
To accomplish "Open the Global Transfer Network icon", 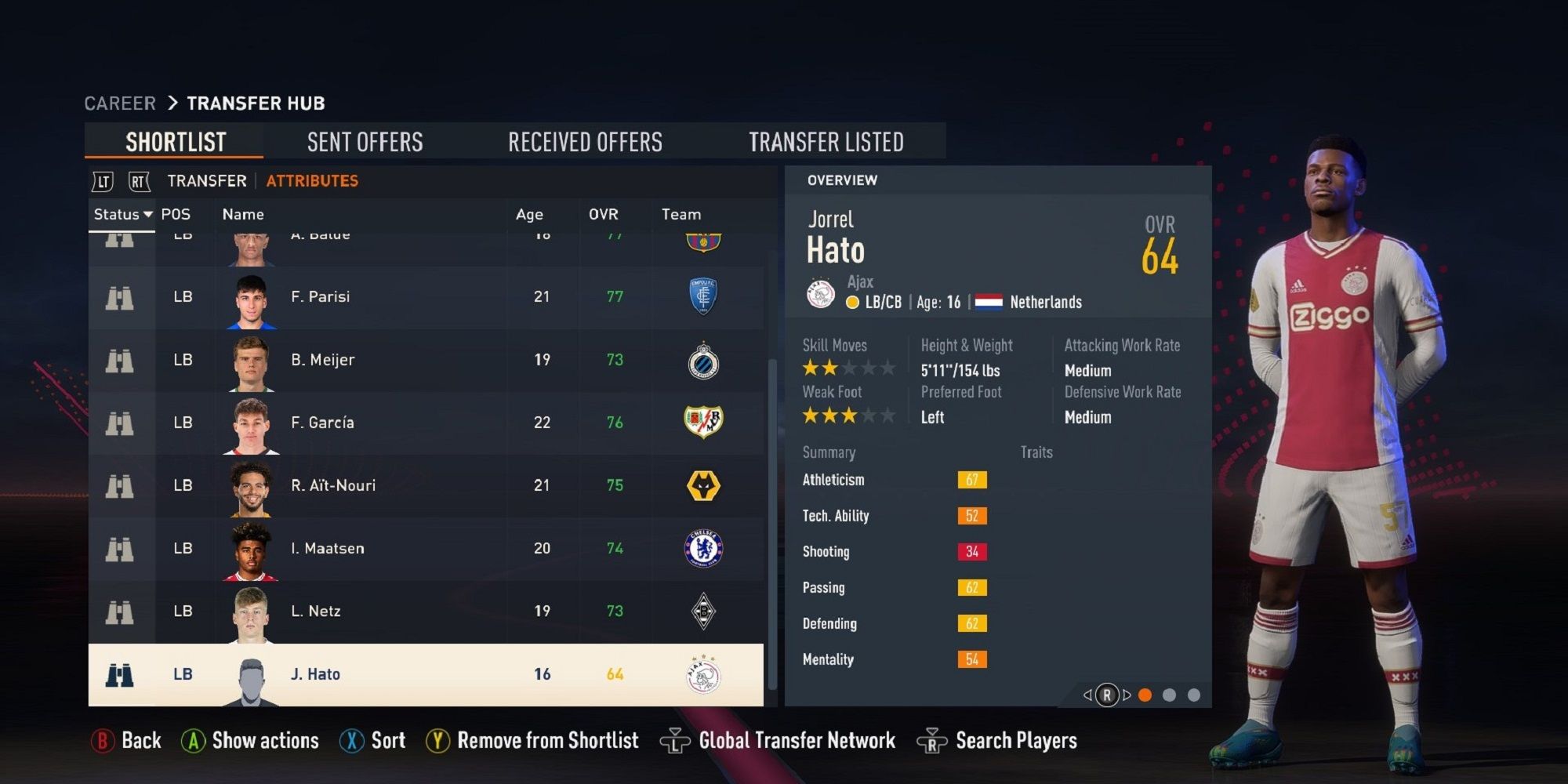I will point(676,739).
